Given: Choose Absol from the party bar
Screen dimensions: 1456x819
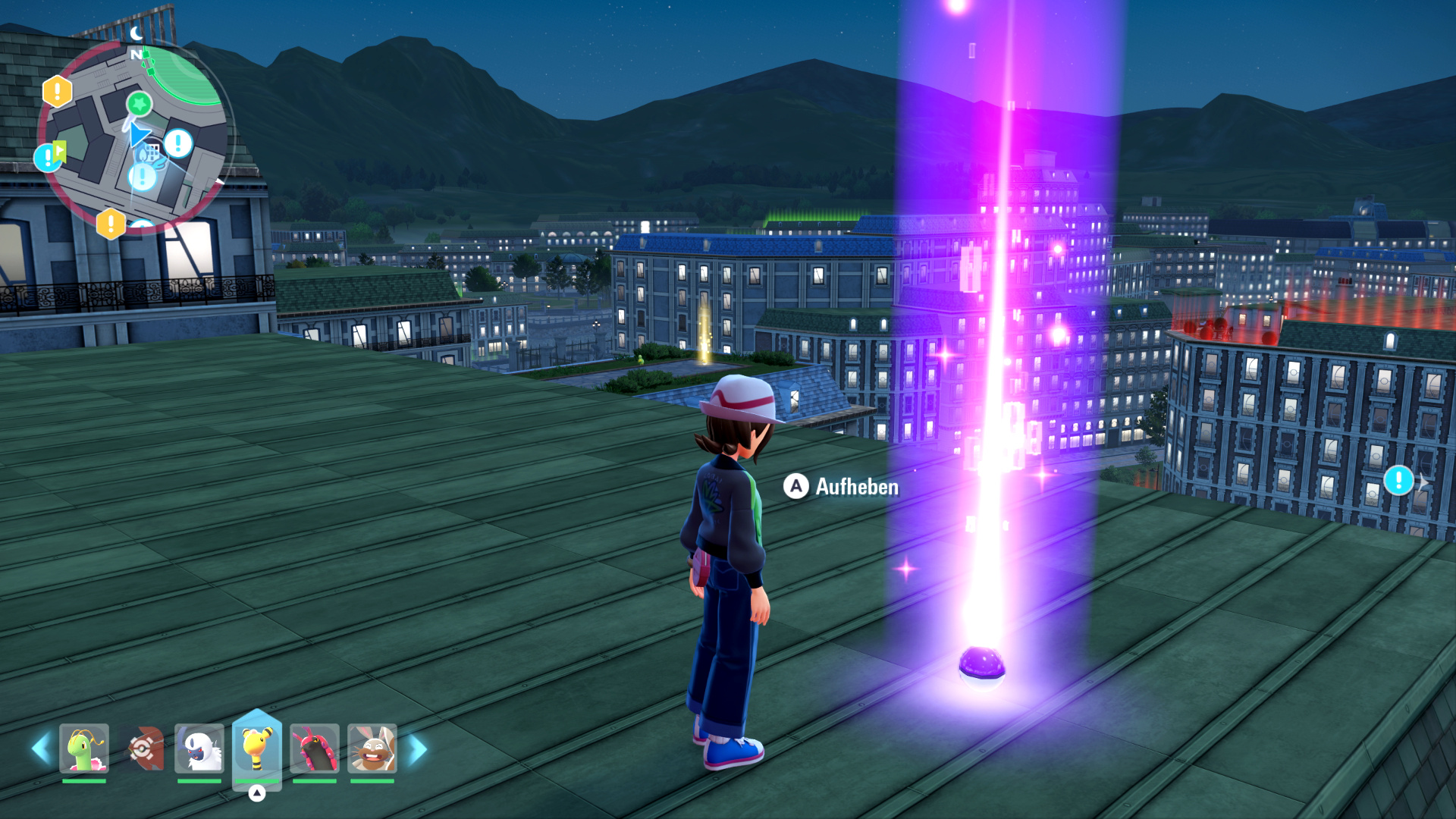Looking at the screenshot, I should pyautogui.click(x=199, y=748).
